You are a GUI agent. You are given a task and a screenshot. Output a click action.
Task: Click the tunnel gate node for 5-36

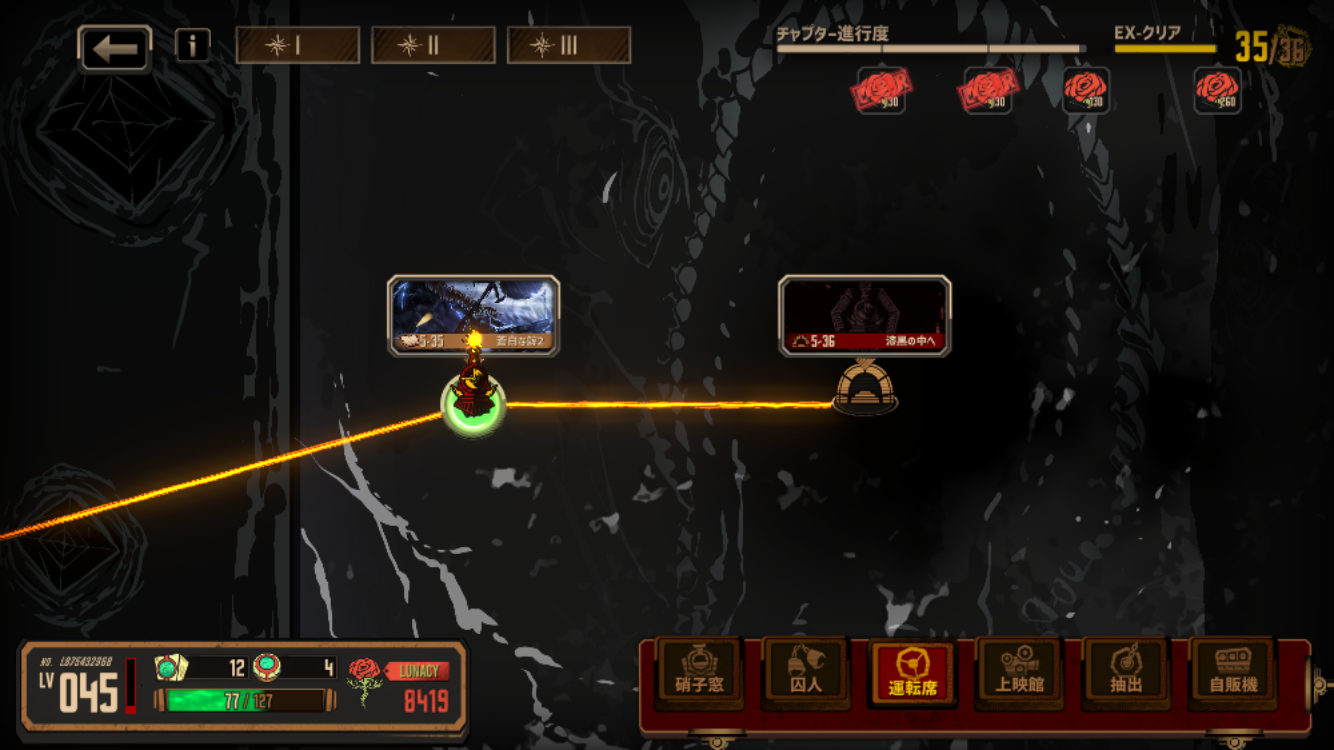[x=865, y=388]
